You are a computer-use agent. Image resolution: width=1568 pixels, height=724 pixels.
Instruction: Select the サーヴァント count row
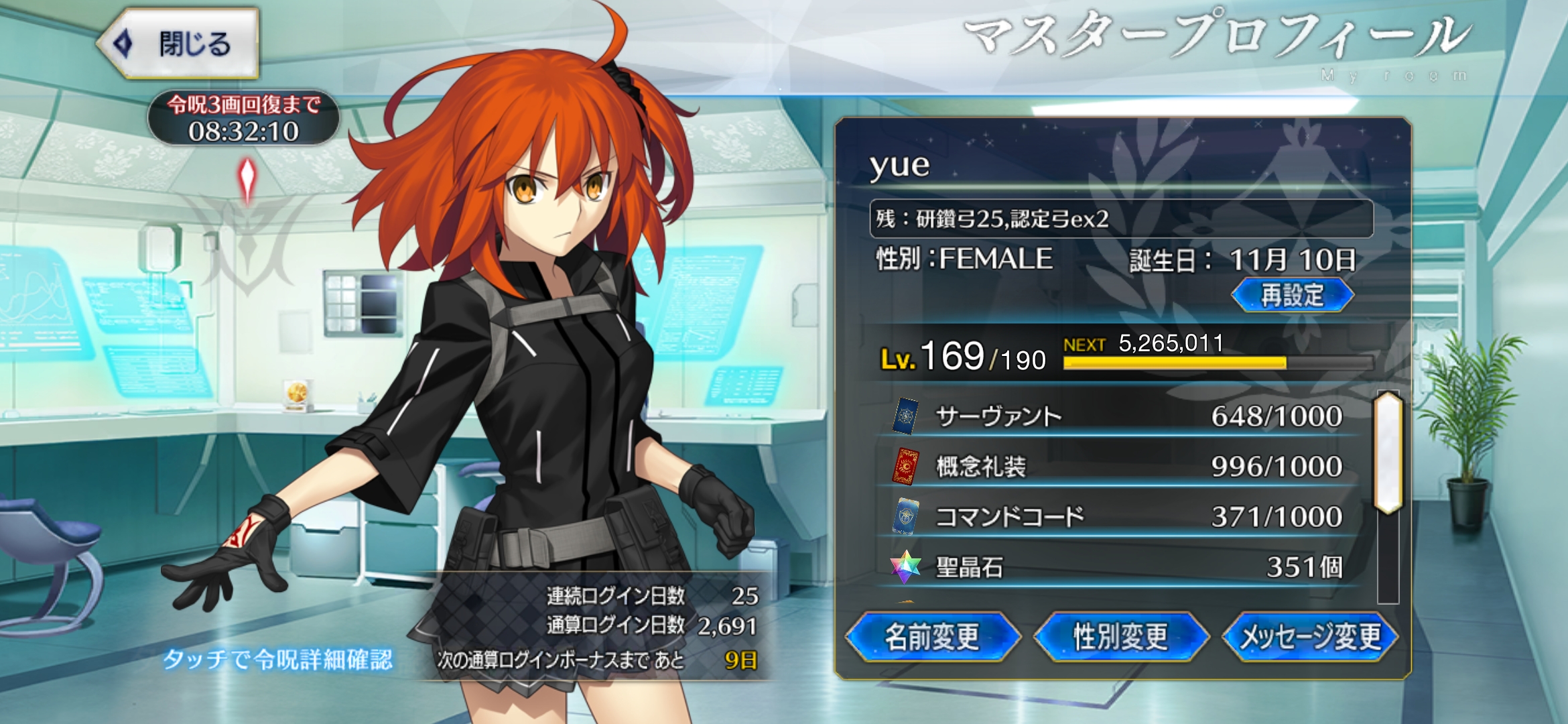[1119, 416]
